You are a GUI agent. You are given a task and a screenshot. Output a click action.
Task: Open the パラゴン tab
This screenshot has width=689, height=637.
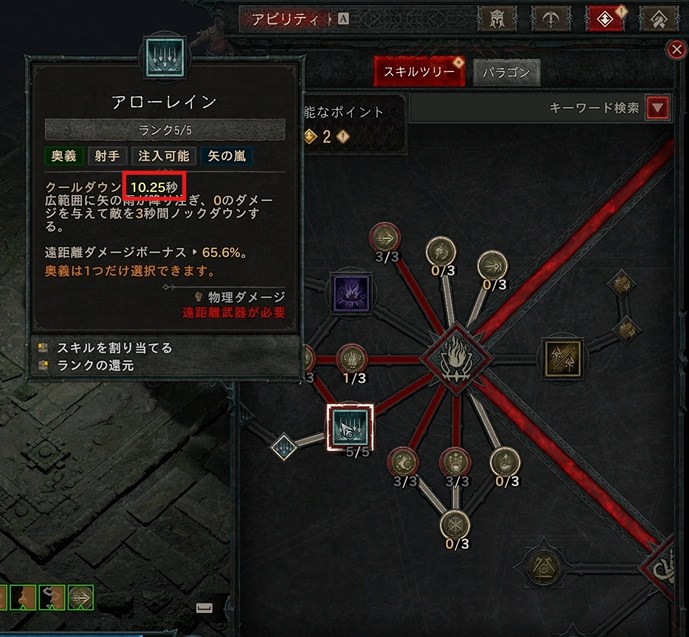[x=506, y=73]
